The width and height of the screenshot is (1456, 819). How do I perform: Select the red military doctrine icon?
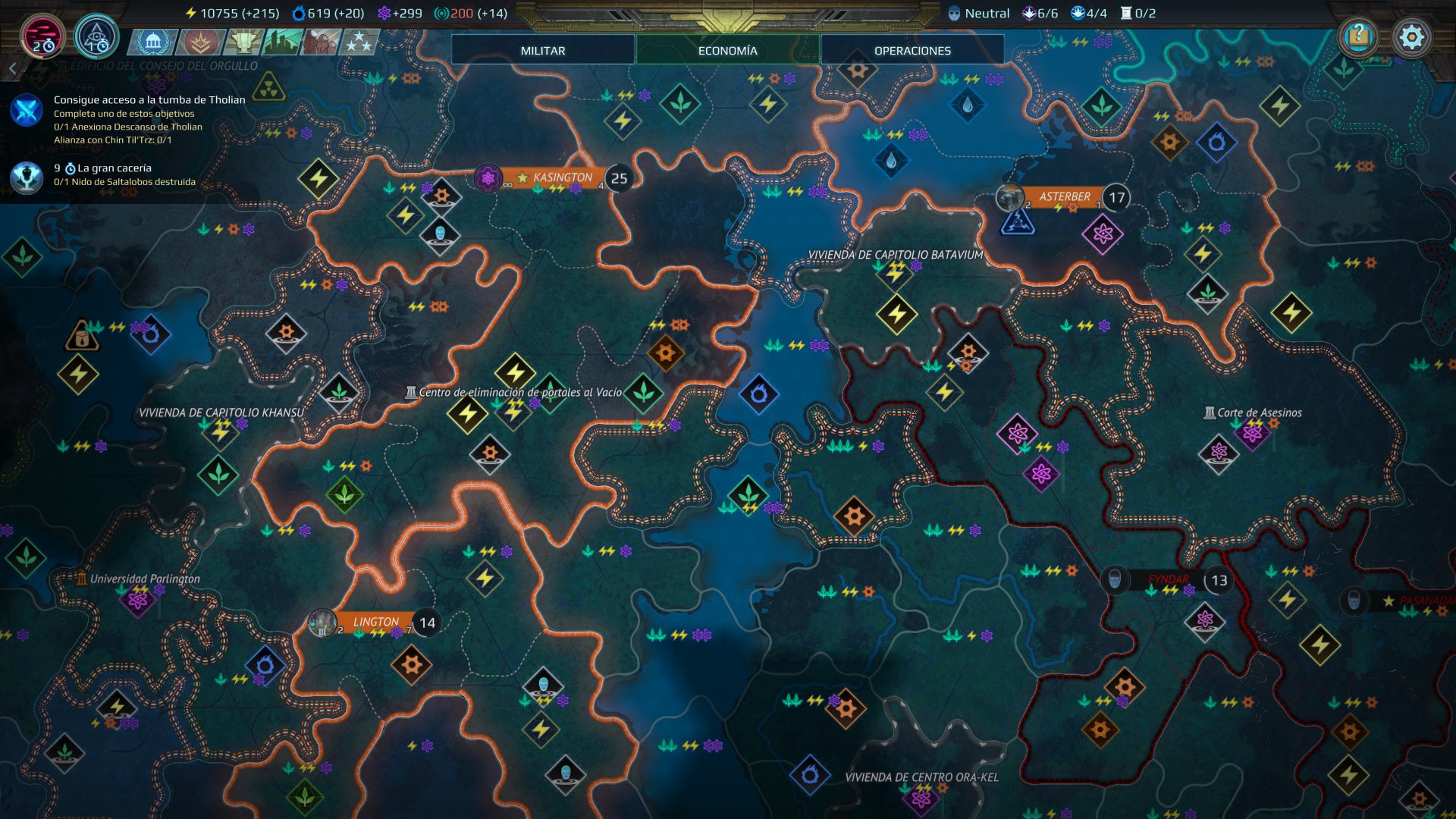199,43
